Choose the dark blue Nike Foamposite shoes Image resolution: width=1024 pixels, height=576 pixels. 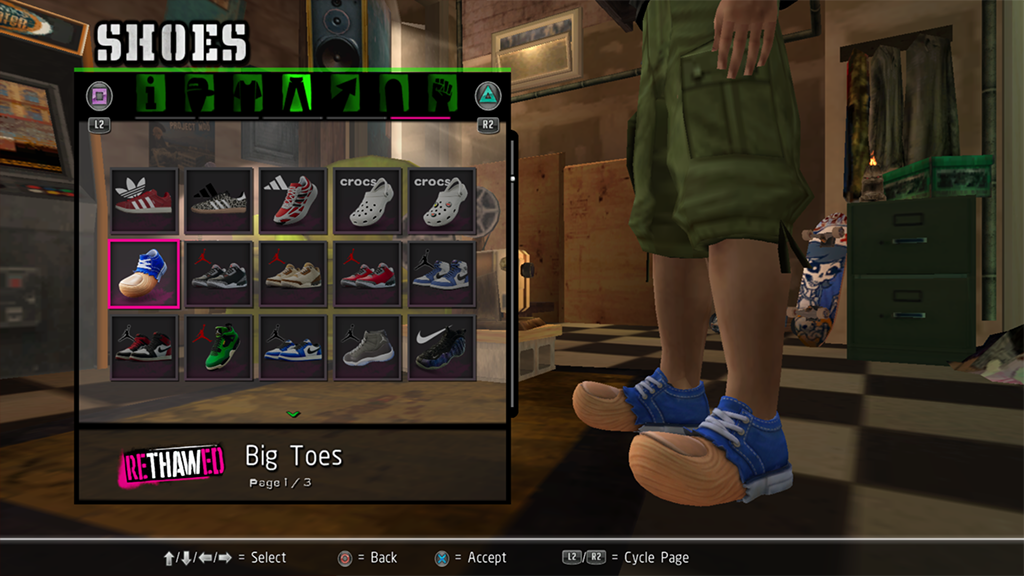coord(441,347)
